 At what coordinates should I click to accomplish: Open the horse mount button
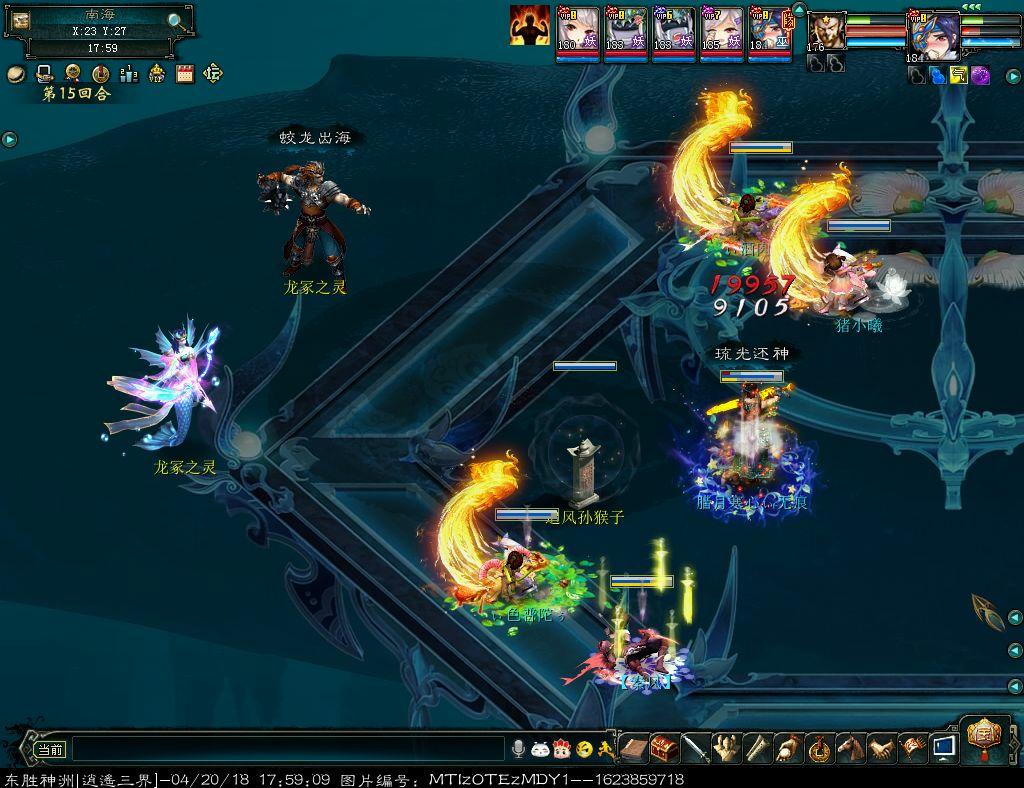click(x=850, y=747)
